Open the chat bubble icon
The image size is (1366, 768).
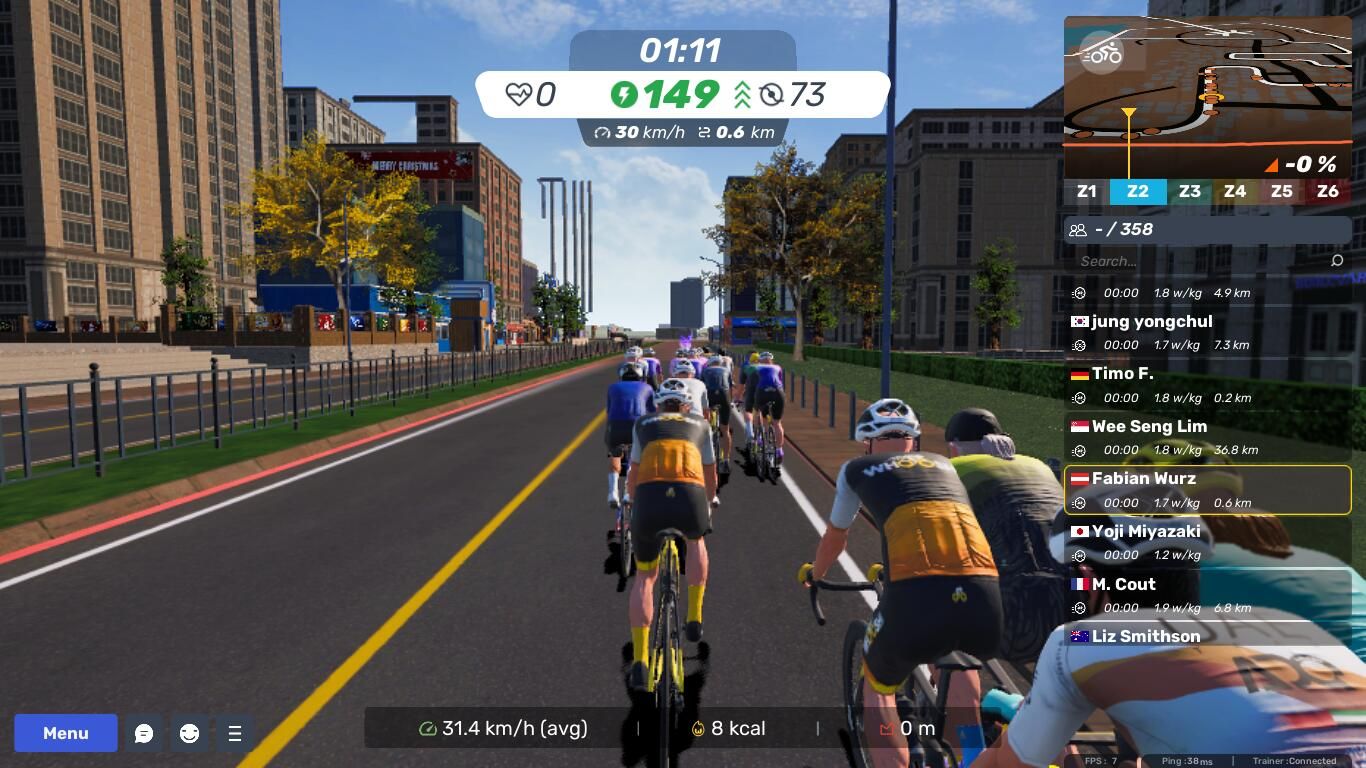click(144, 733)
